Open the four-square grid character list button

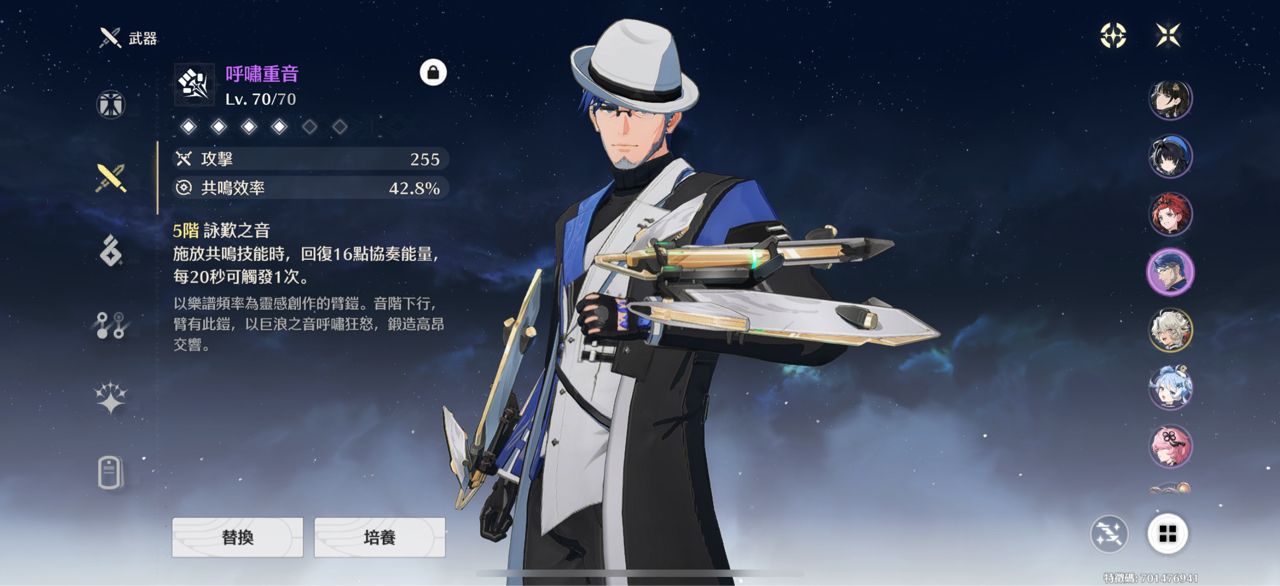[1167, 534]
